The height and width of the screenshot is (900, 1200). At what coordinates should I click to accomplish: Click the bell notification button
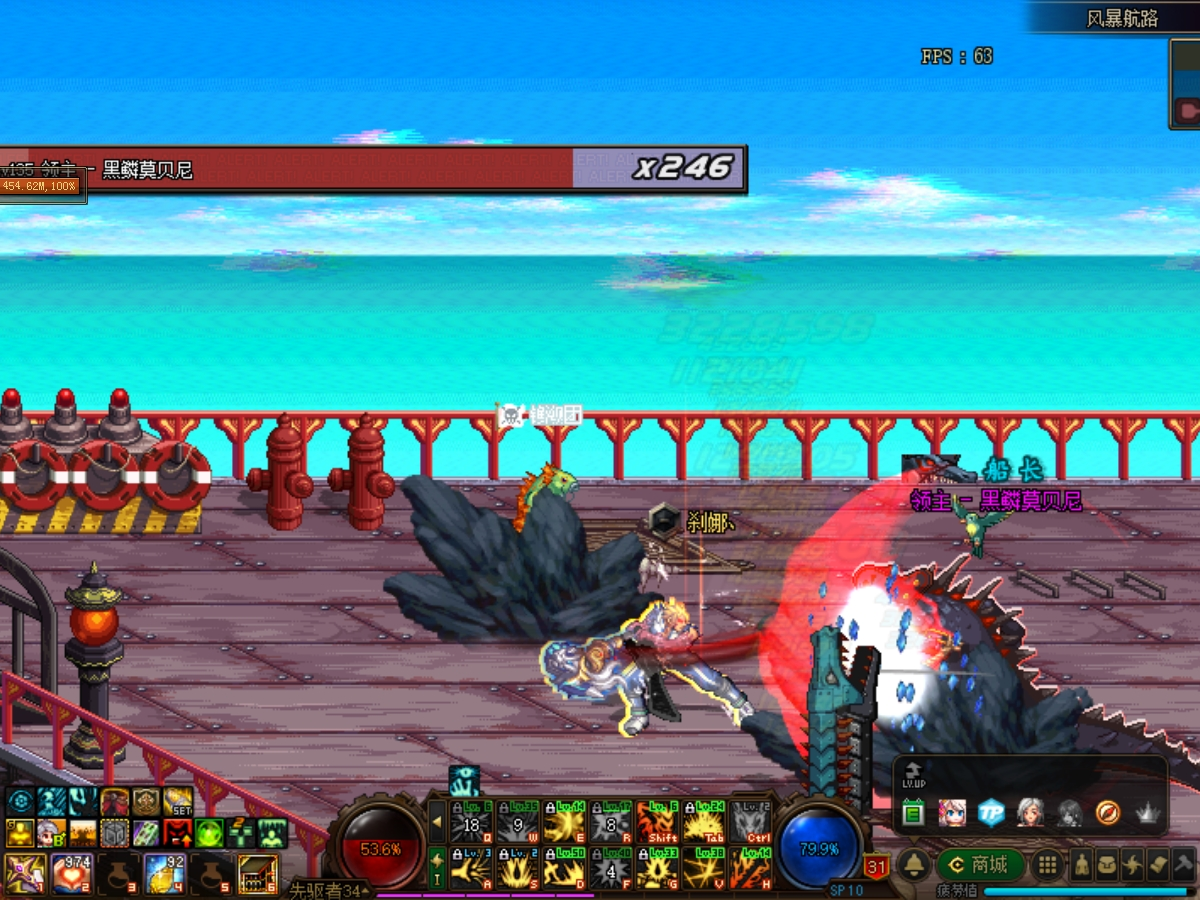913,866
